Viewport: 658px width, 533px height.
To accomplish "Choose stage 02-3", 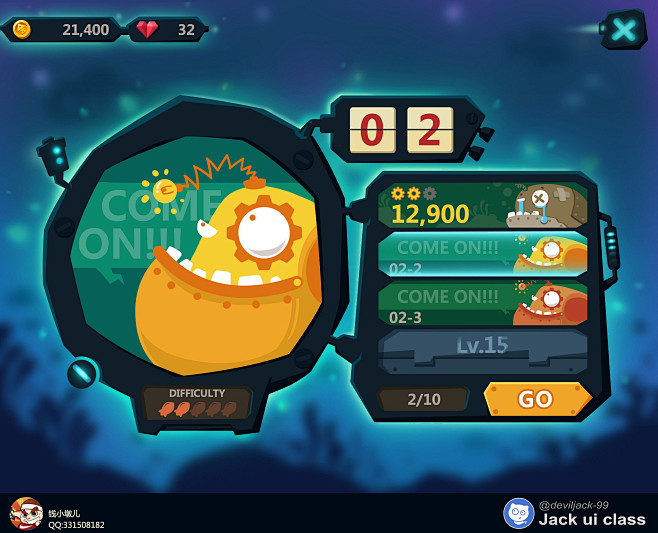I will tap(482, 303).
